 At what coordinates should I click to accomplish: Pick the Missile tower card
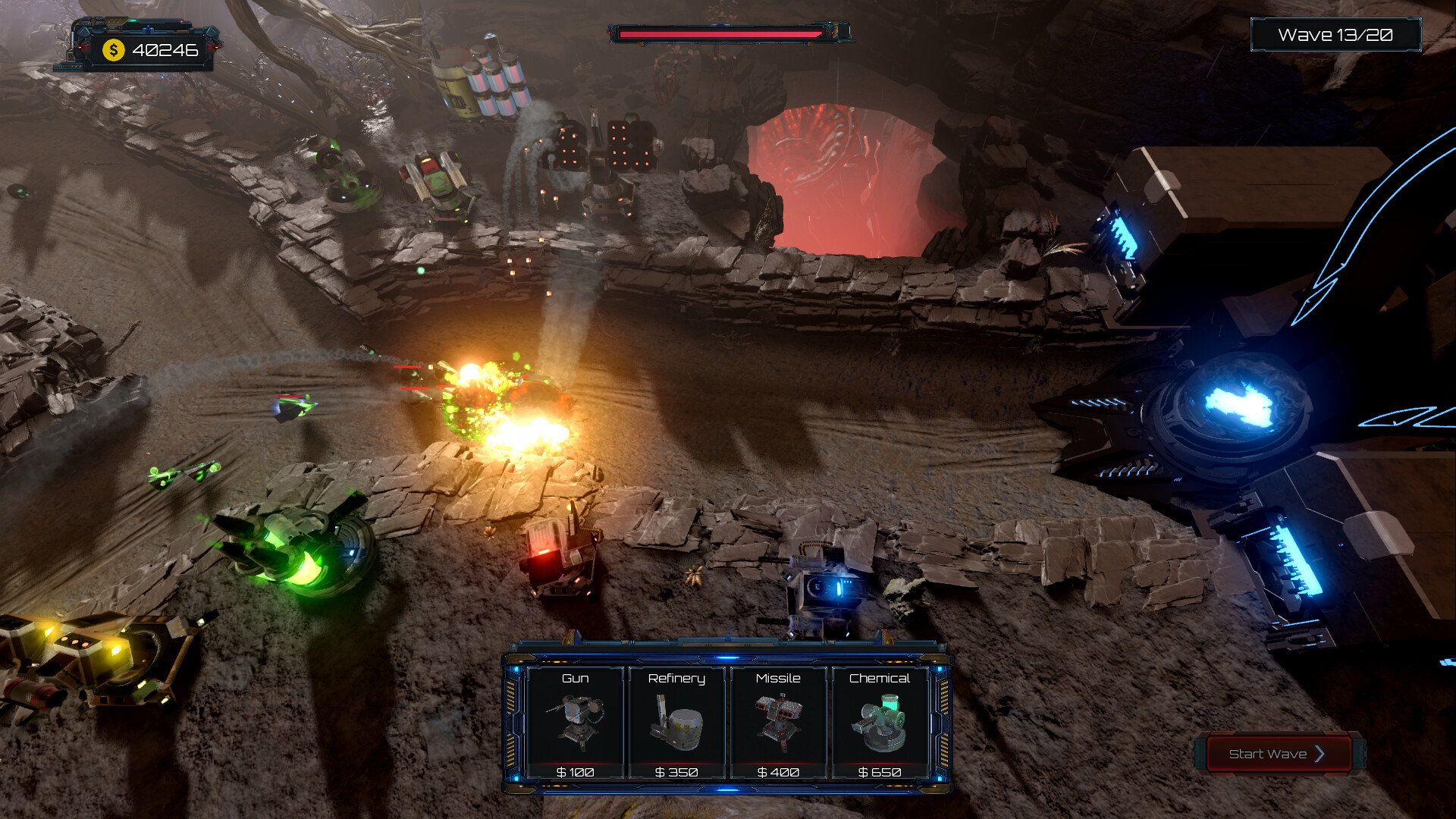pyautogui.click(x=778, y=723)
